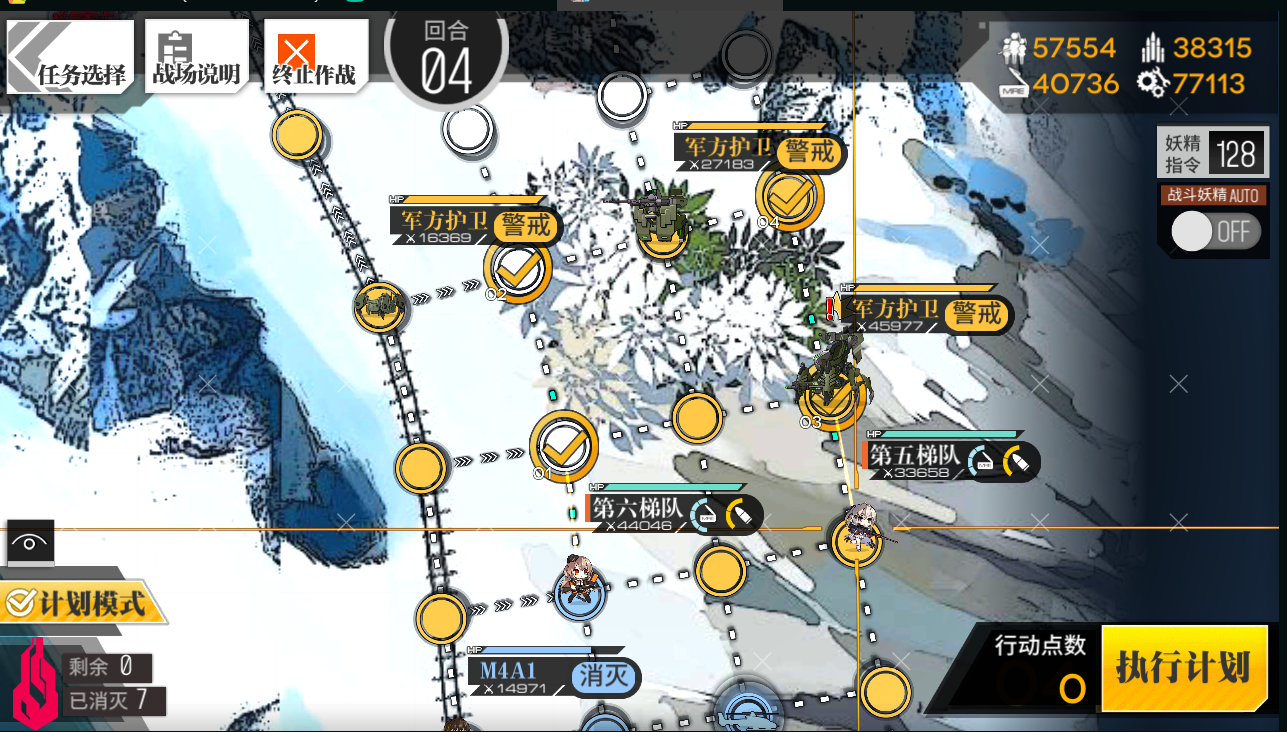This screenshot has width=1287, height=732.
Task: Execute the plan with 执行计划
Action: point(1182,668)
